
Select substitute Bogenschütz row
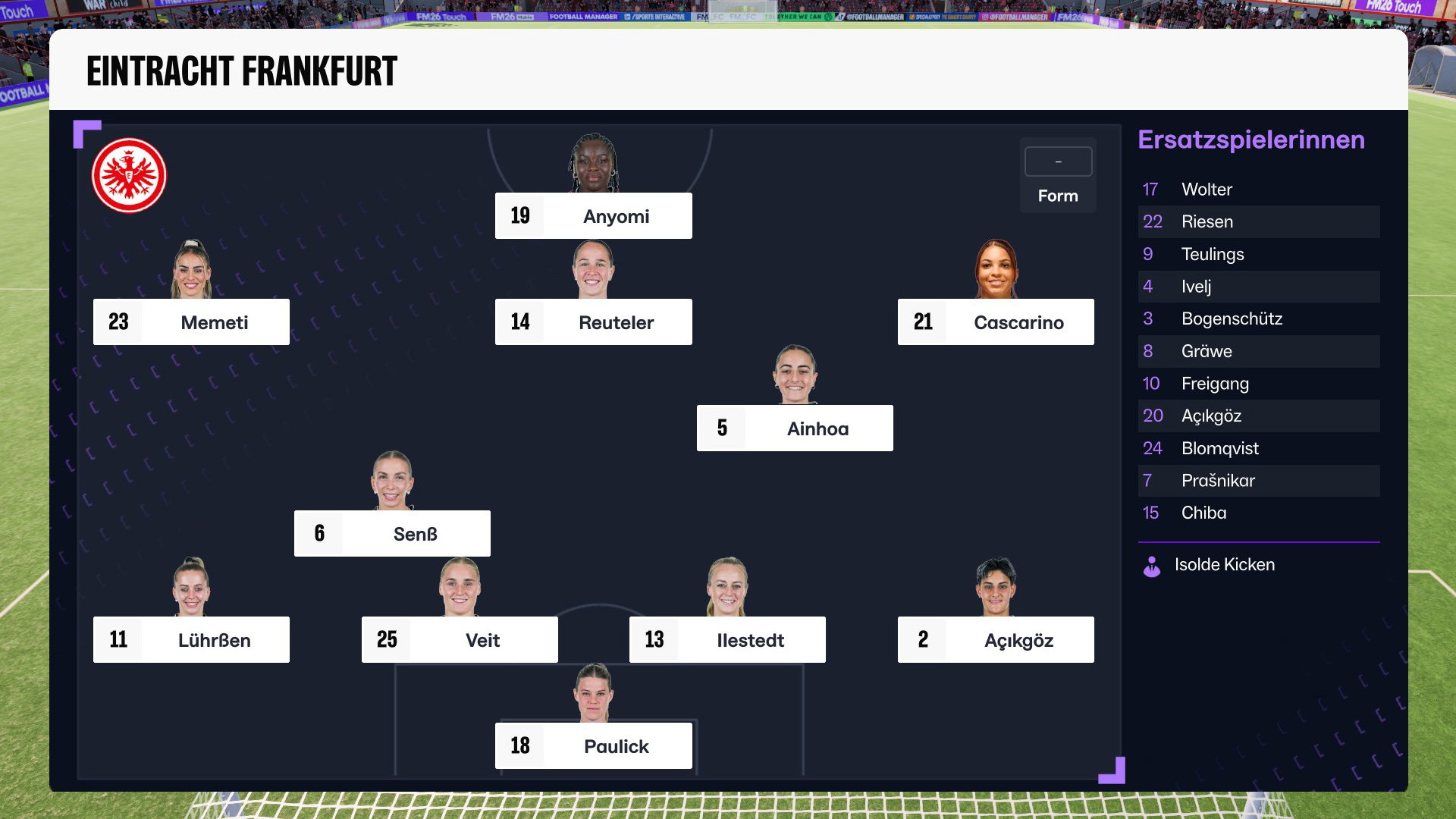point(1258,319)
